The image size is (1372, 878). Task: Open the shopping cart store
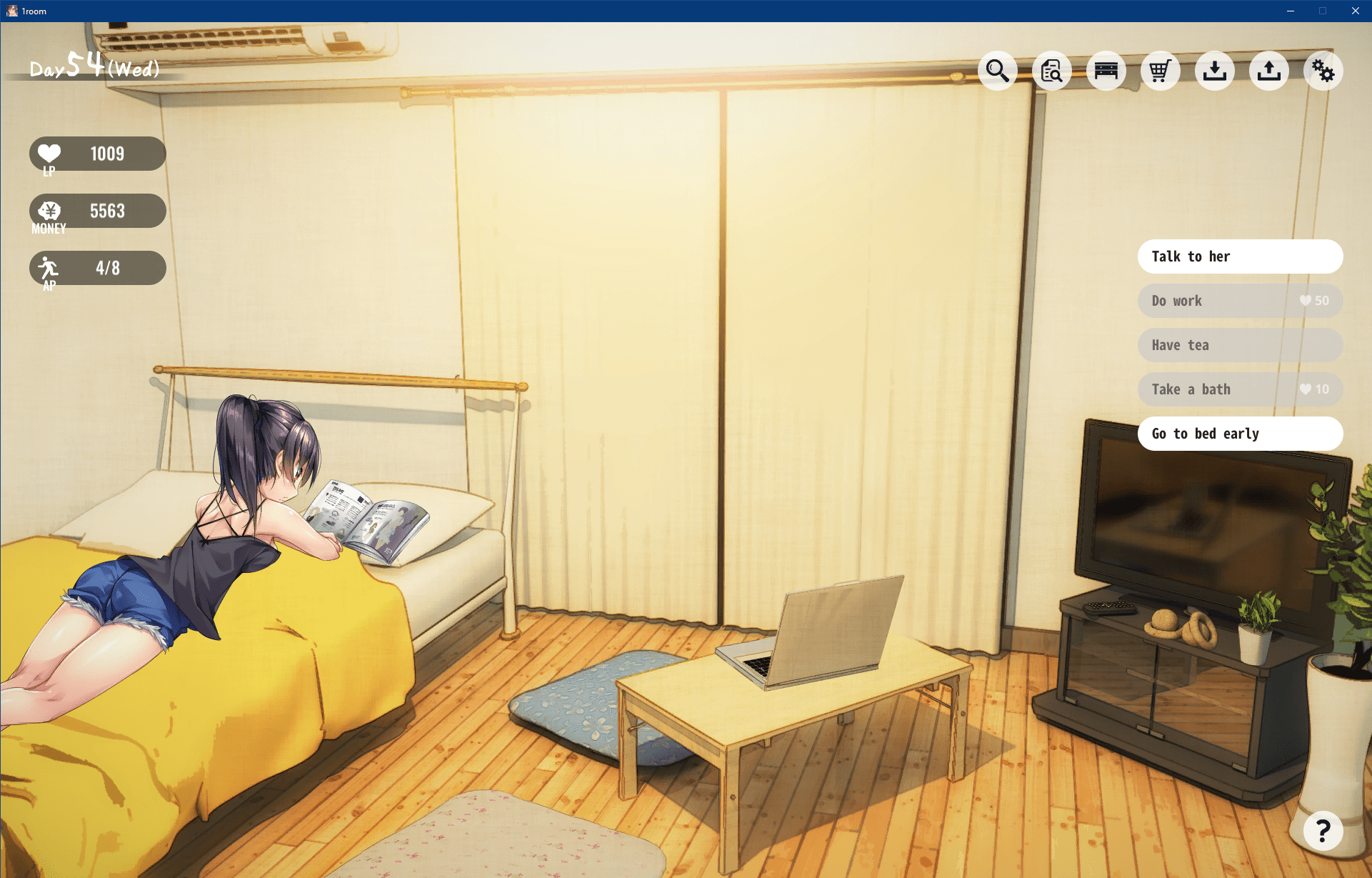point(1160,71)
